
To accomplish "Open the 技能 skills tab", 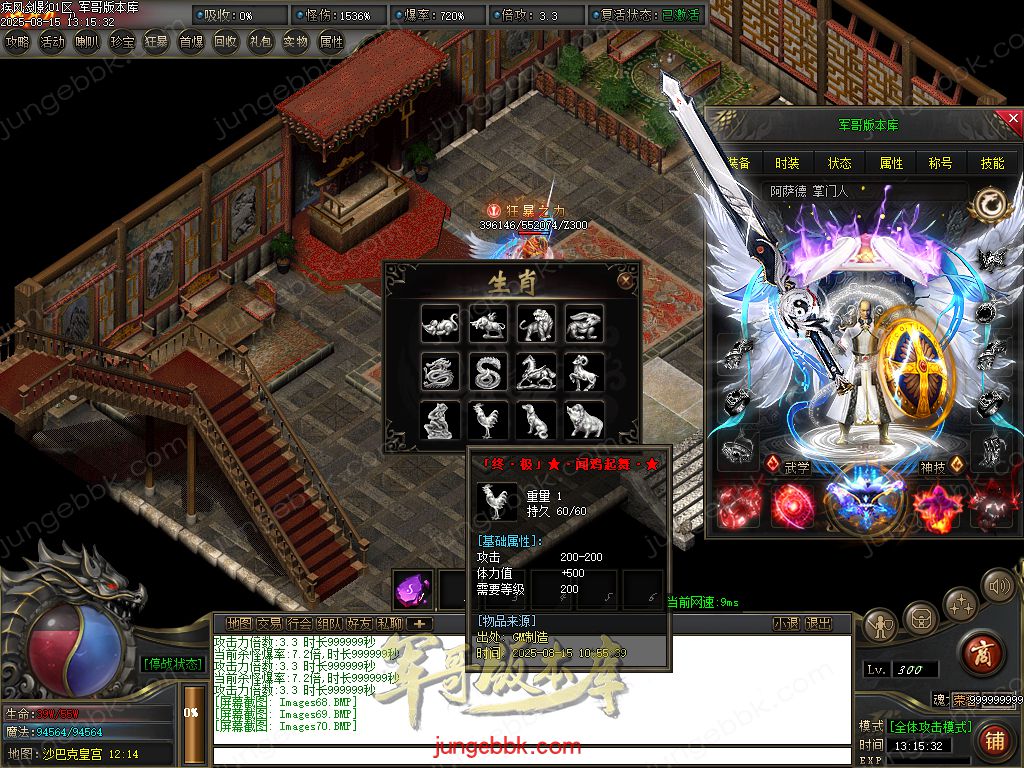I will pos(992,163).
